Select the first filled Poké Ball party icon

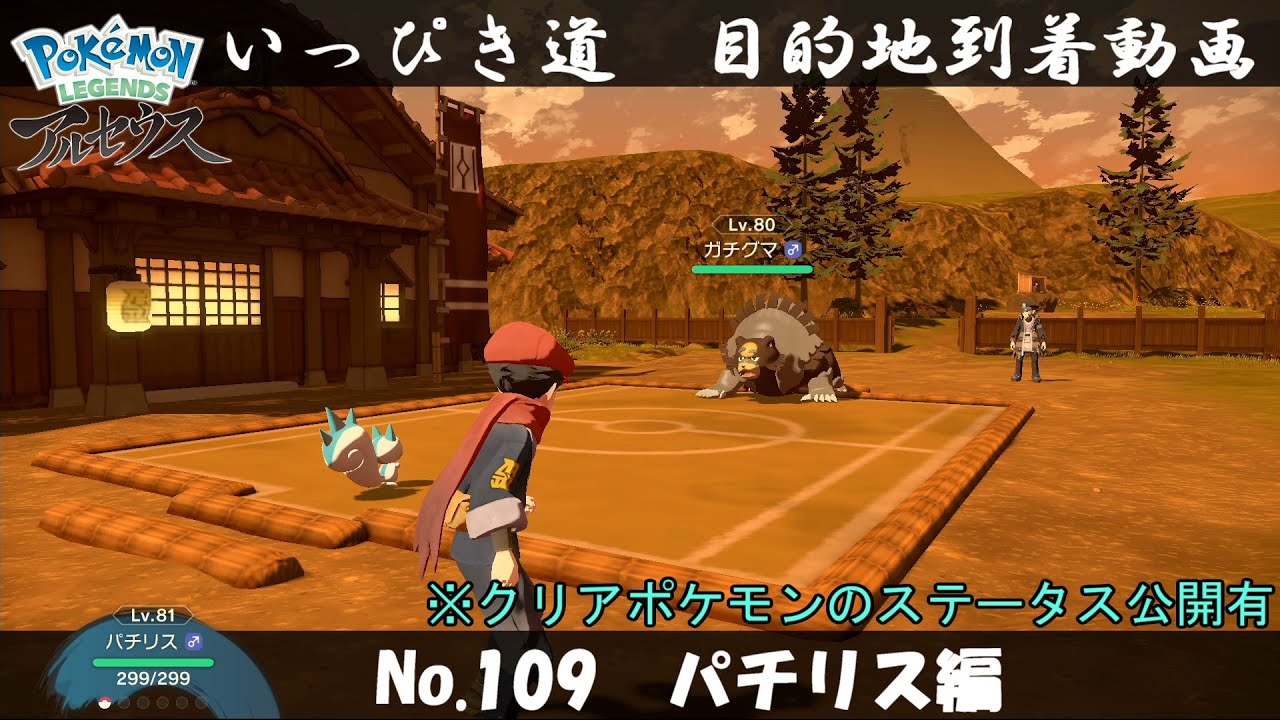click(x=104, y=702)
